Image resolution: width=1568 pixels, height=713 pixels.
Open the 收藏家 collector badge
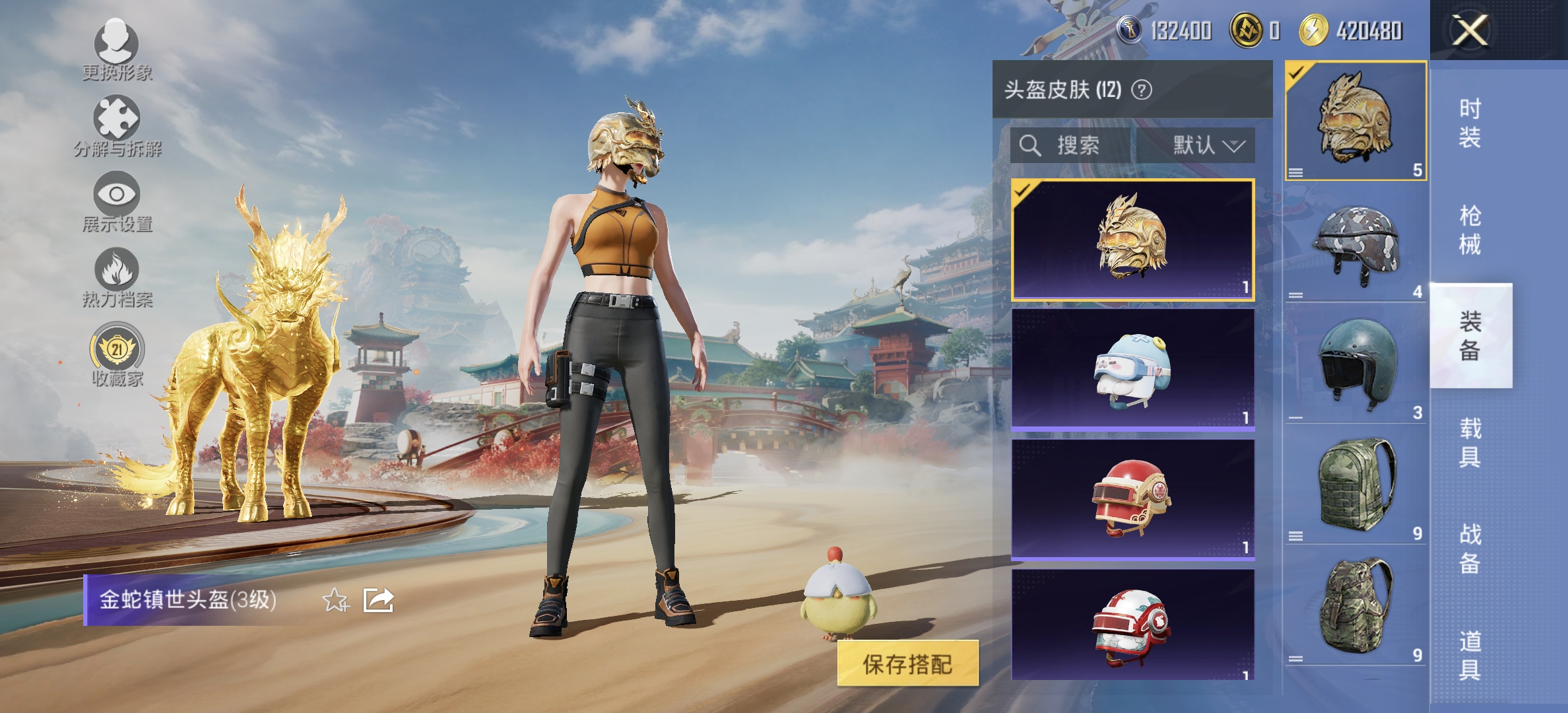click(117, 356)
